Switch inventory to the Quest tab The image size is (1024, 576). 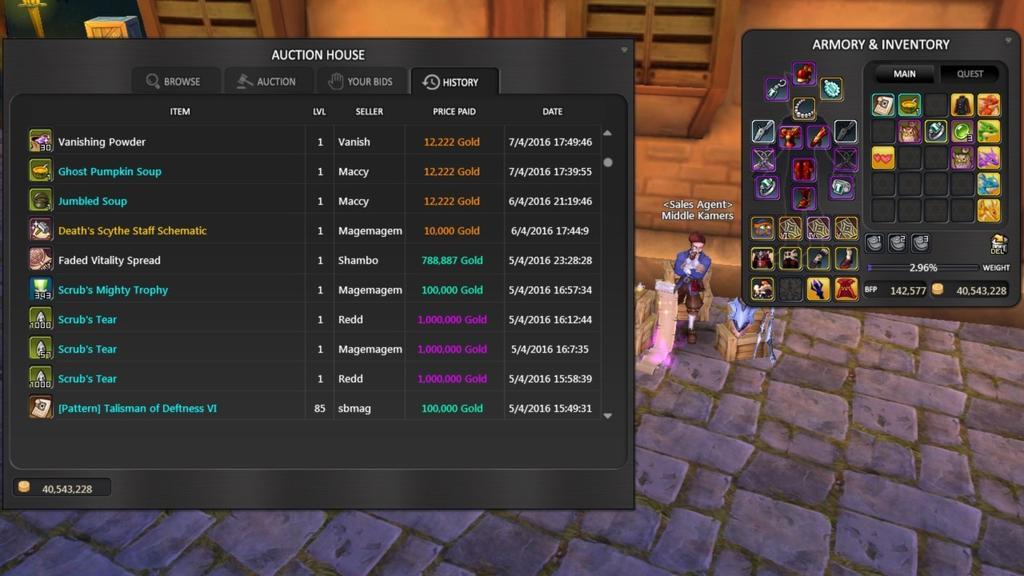(970, 74)
